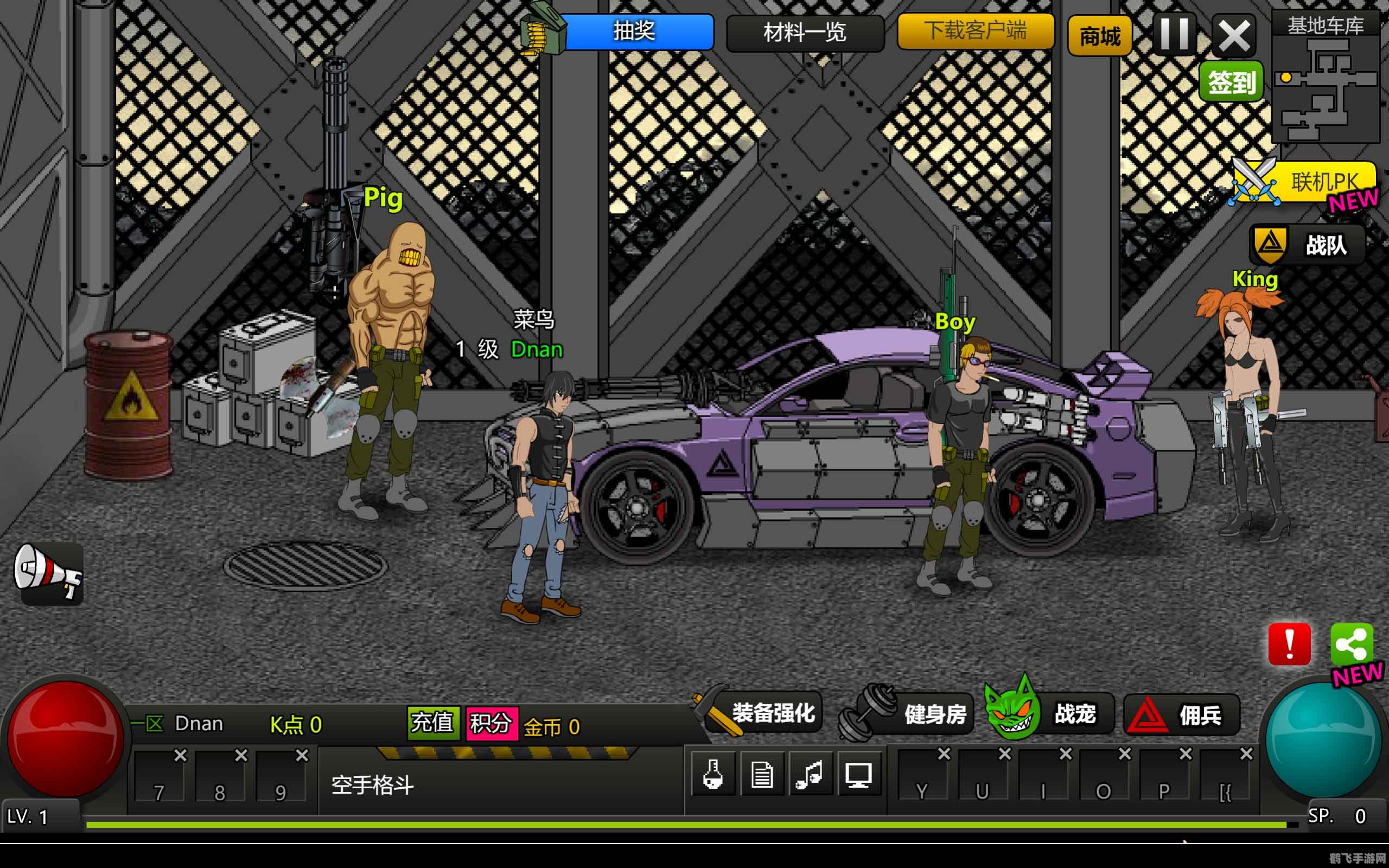Open the red exclamation alert icon
The width and height of the screenshot is (1389, 868).
pyautogui.click(x=1289, y=643)
